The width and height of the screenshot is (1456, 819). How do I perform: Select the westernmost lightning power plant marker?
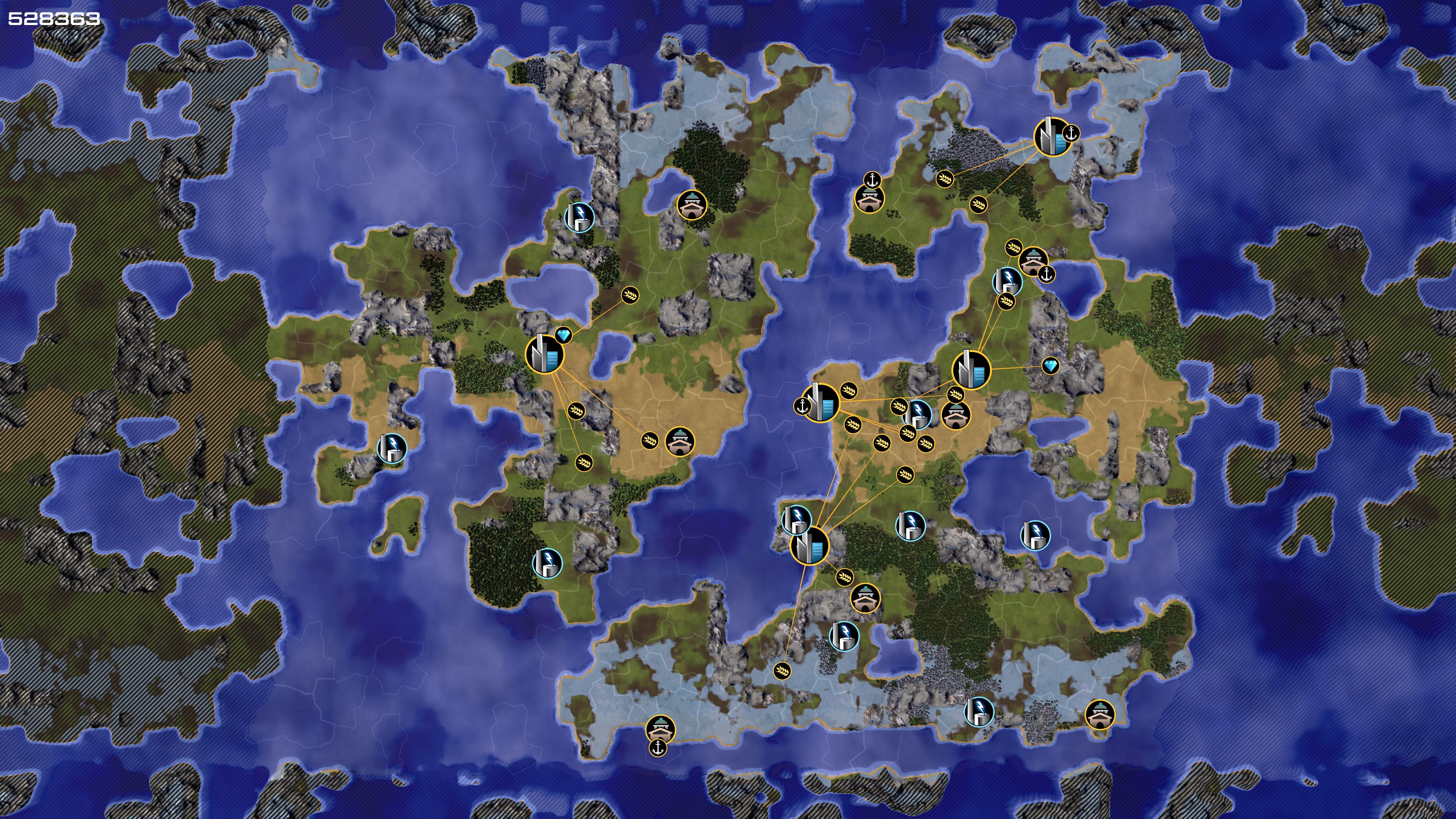point(391,448)
